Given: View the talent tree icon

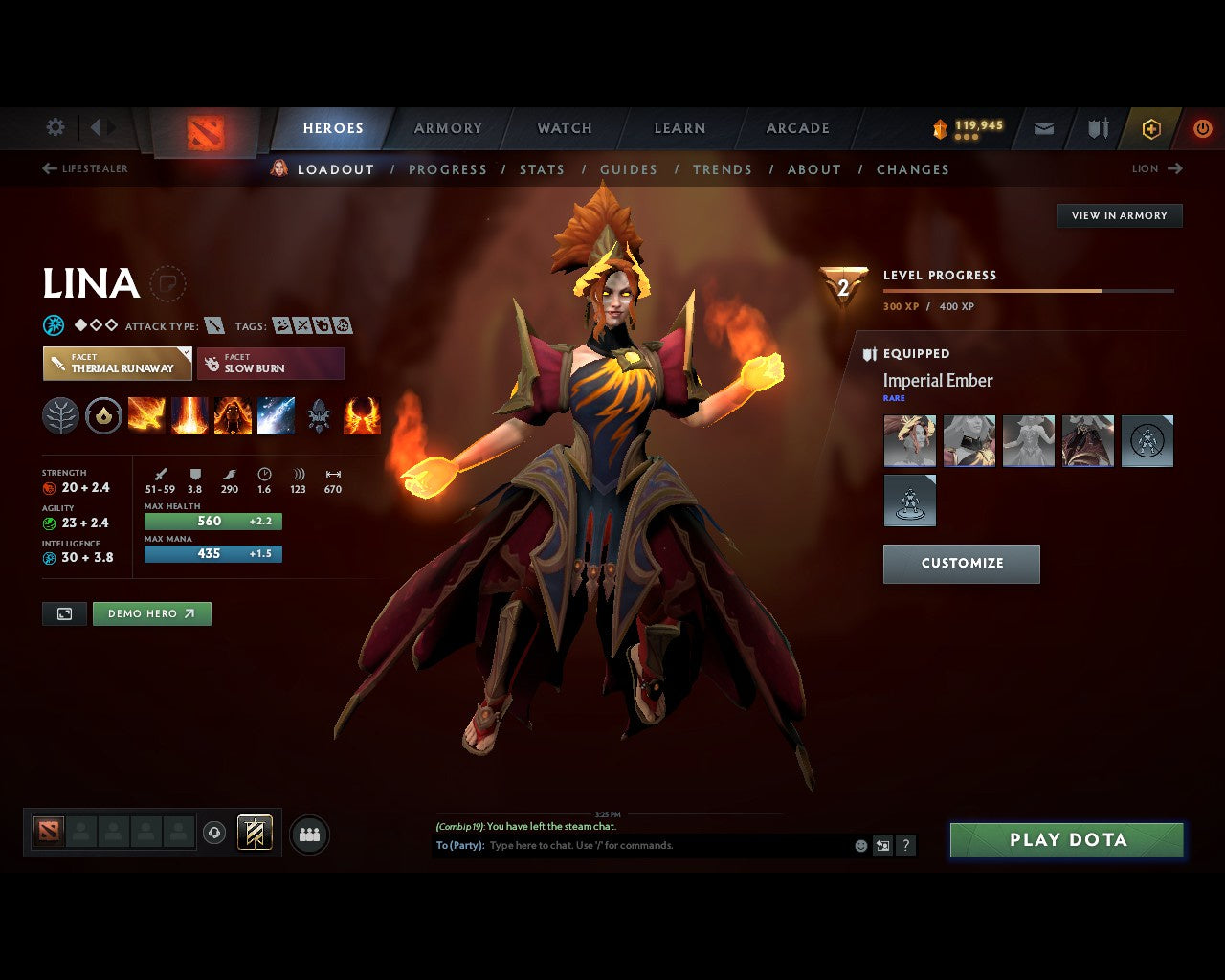Looking at the screenshot, I should pyautogui.click(x=60, y=415).
